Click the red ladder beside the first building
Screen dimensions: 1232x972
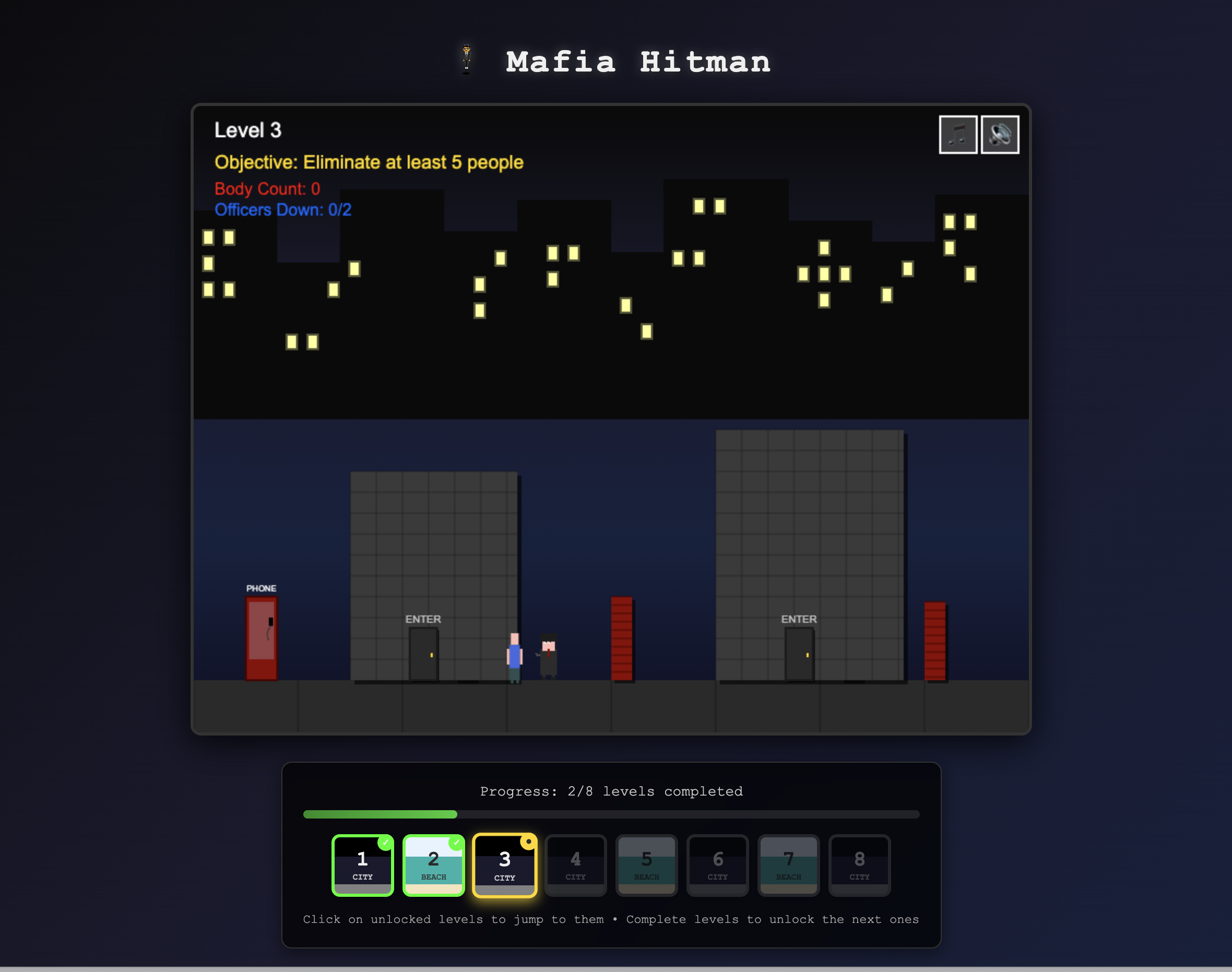point(622,637)
